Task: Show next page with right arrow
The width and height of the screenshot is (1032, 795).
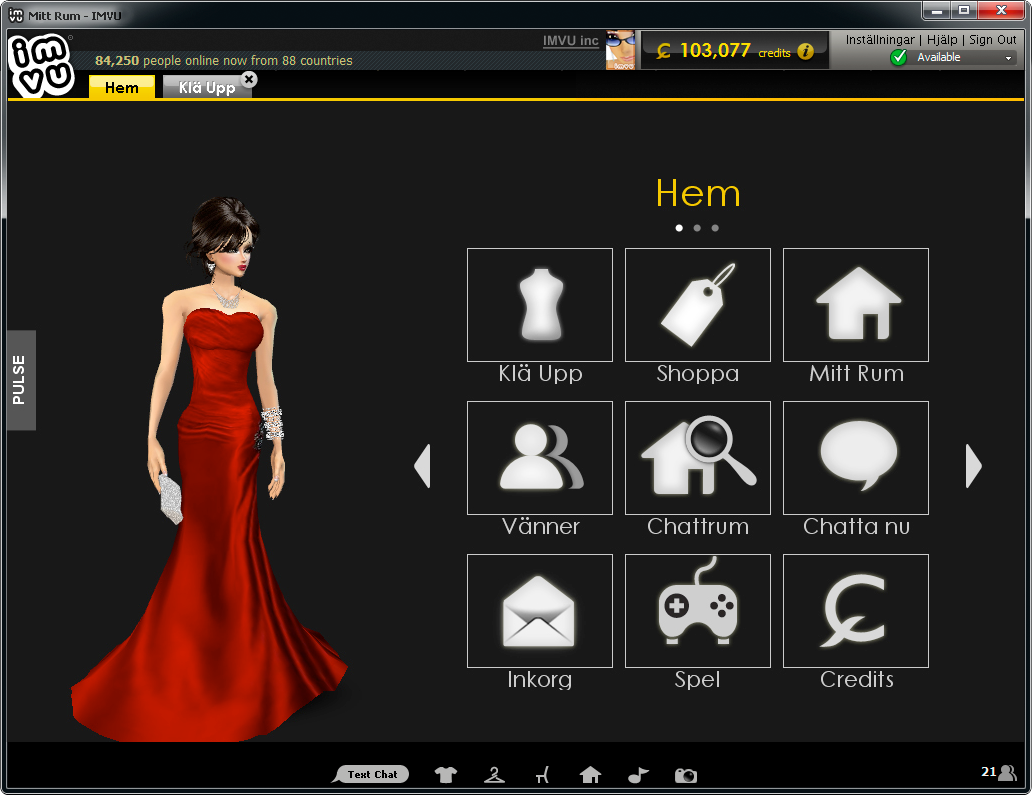Action: coord(973,466)
